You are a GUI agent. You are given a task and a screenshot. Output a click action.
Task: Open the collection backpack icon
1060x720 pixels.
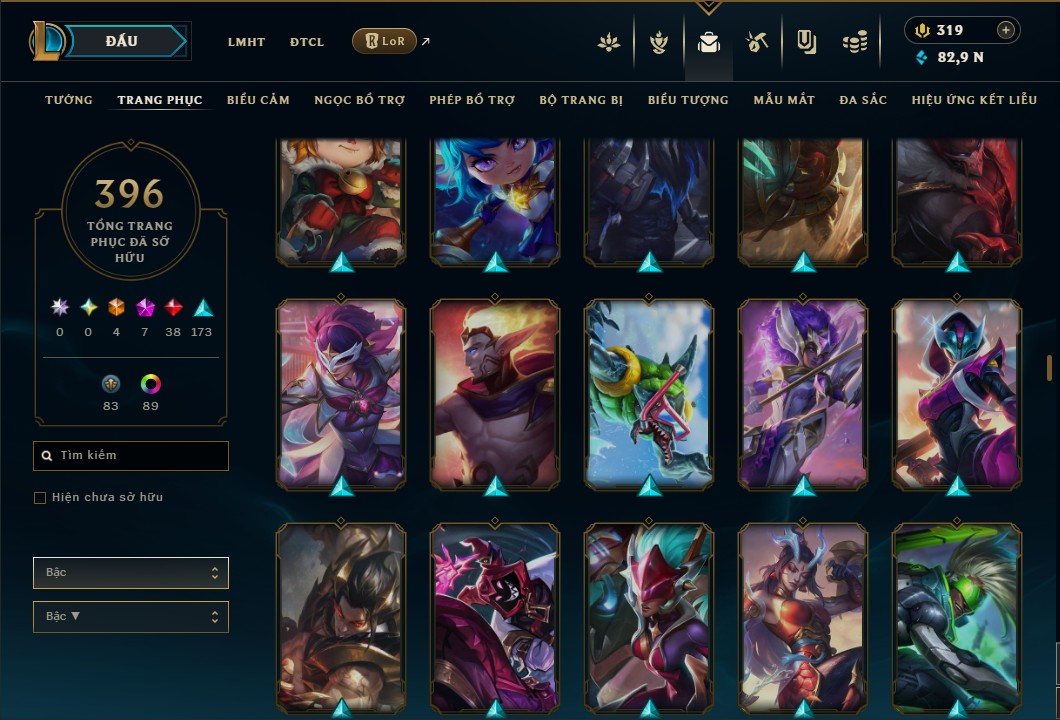(x=709, y=43)
